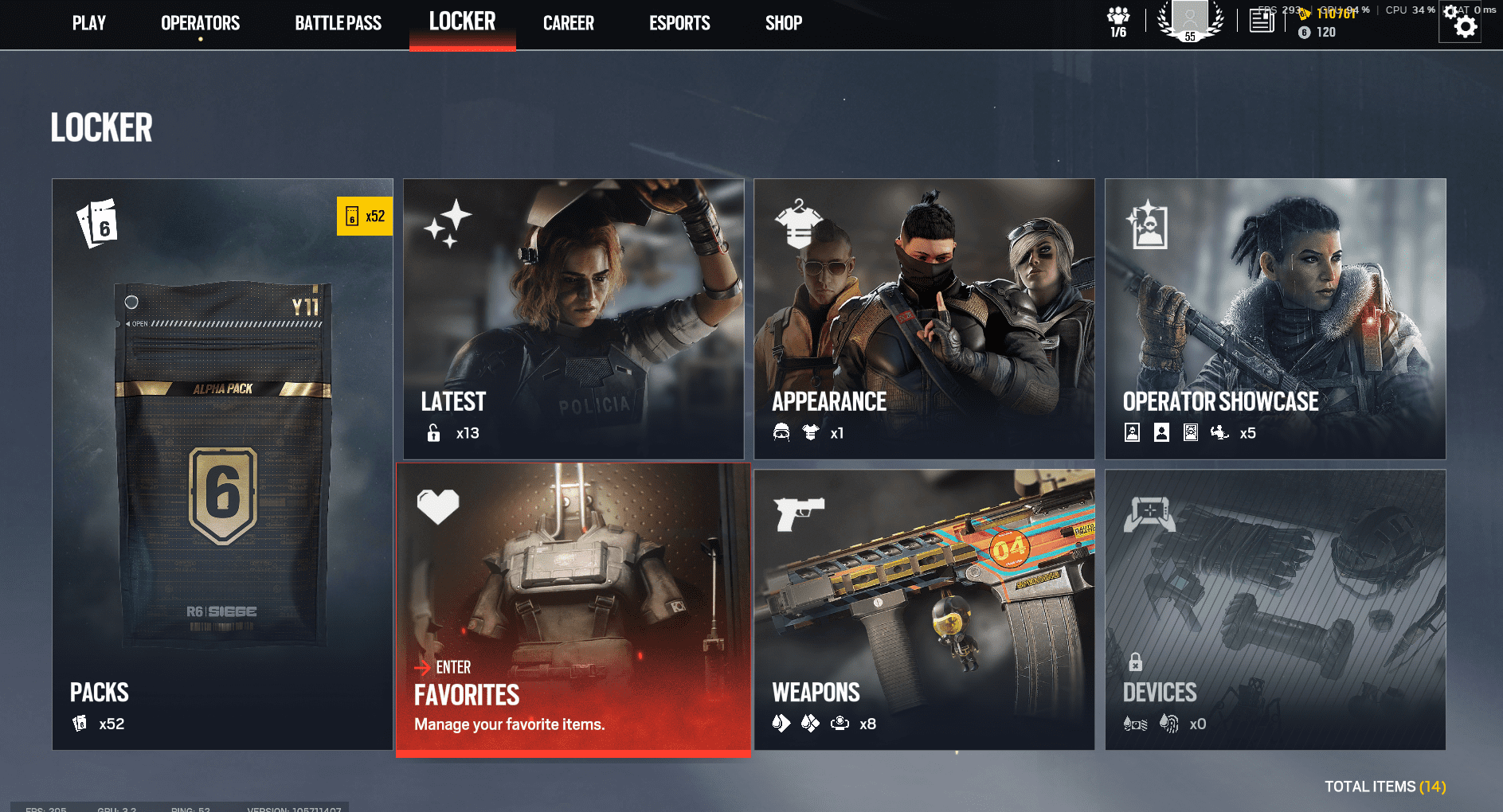Click the player profile emblem showing level 55
The width and height of the screenshot is (1503, 812).
tap(1190, 21)
